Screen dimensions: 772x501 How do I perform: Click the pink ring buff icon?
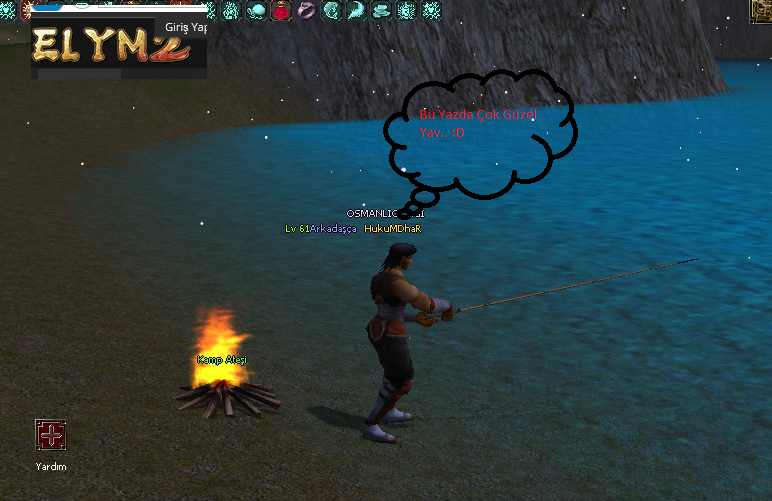click(x=306, y=11)
